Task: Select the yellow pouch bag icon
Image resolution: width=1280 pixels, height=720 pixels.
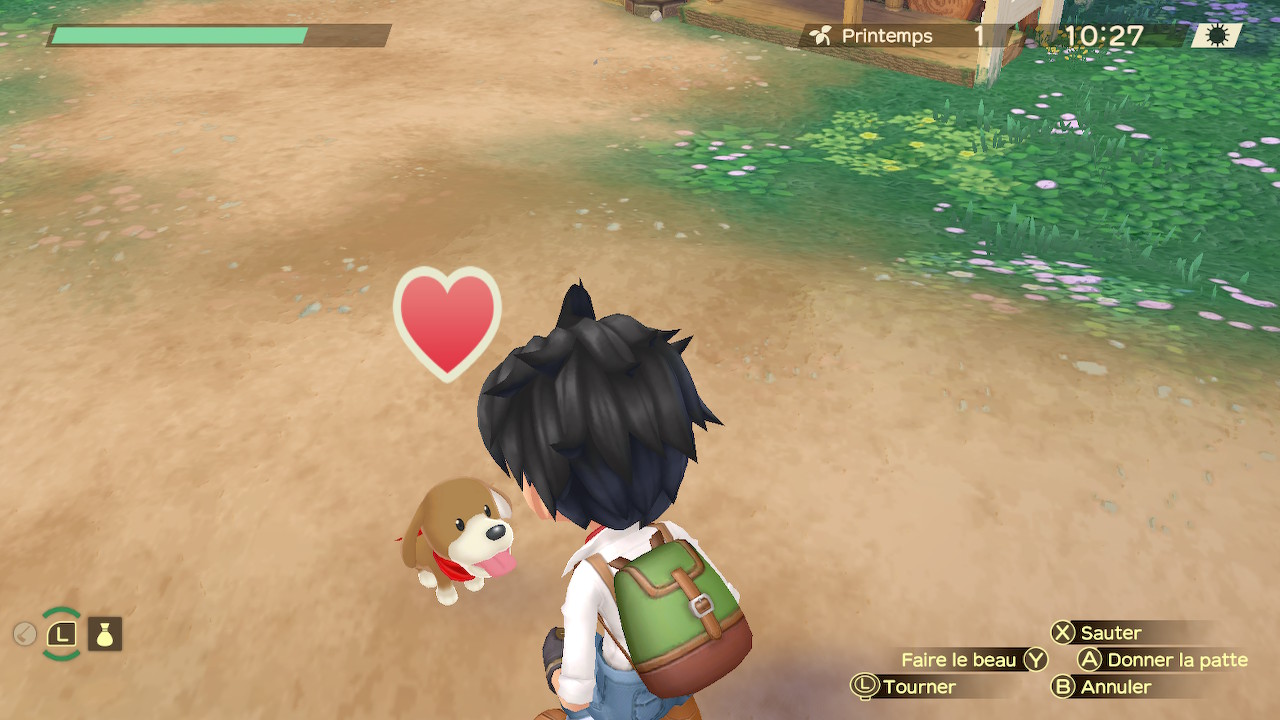Action: coord(105,634)
